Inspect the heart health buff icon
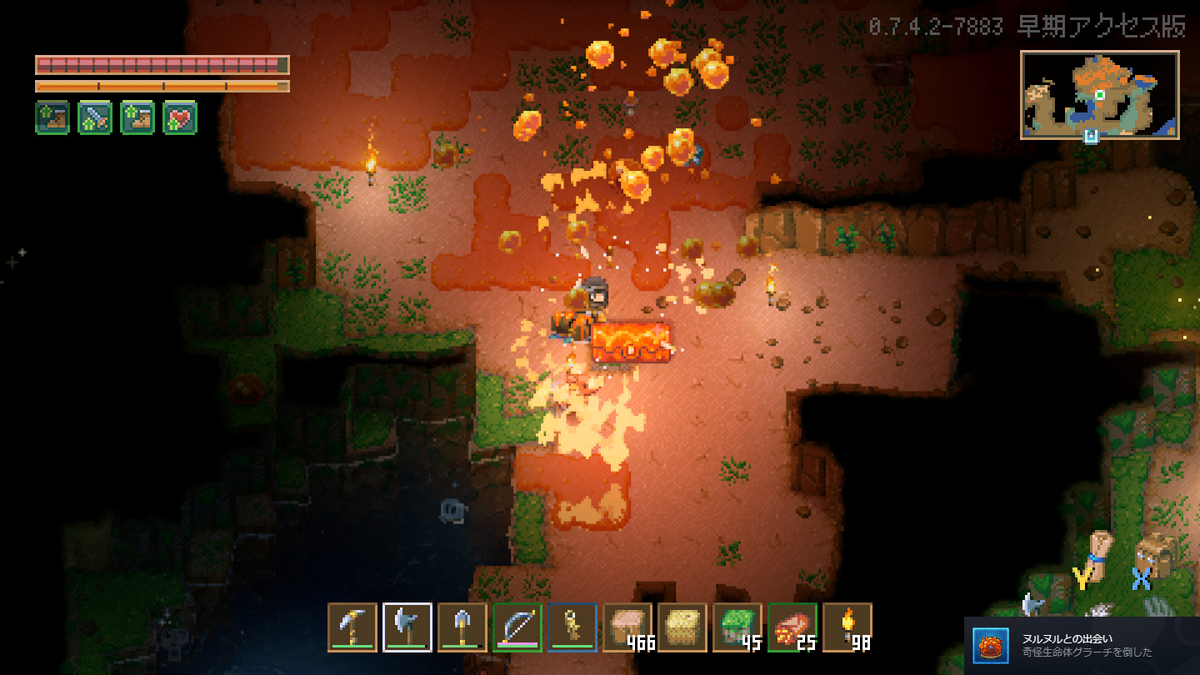 point(180,118)
